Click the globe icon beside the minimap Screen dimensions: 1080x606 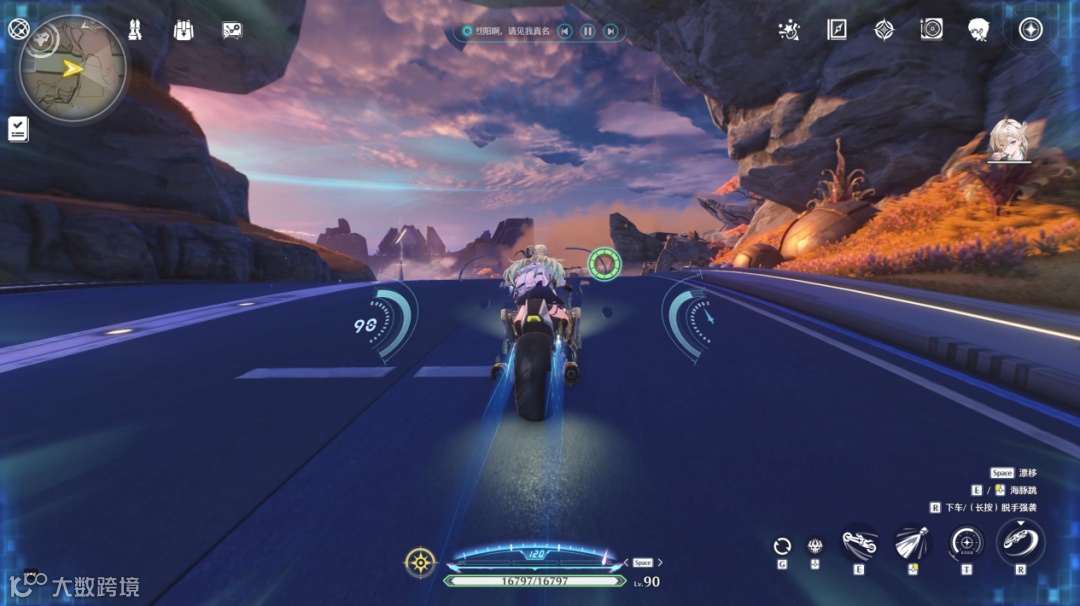pos(17,28)
